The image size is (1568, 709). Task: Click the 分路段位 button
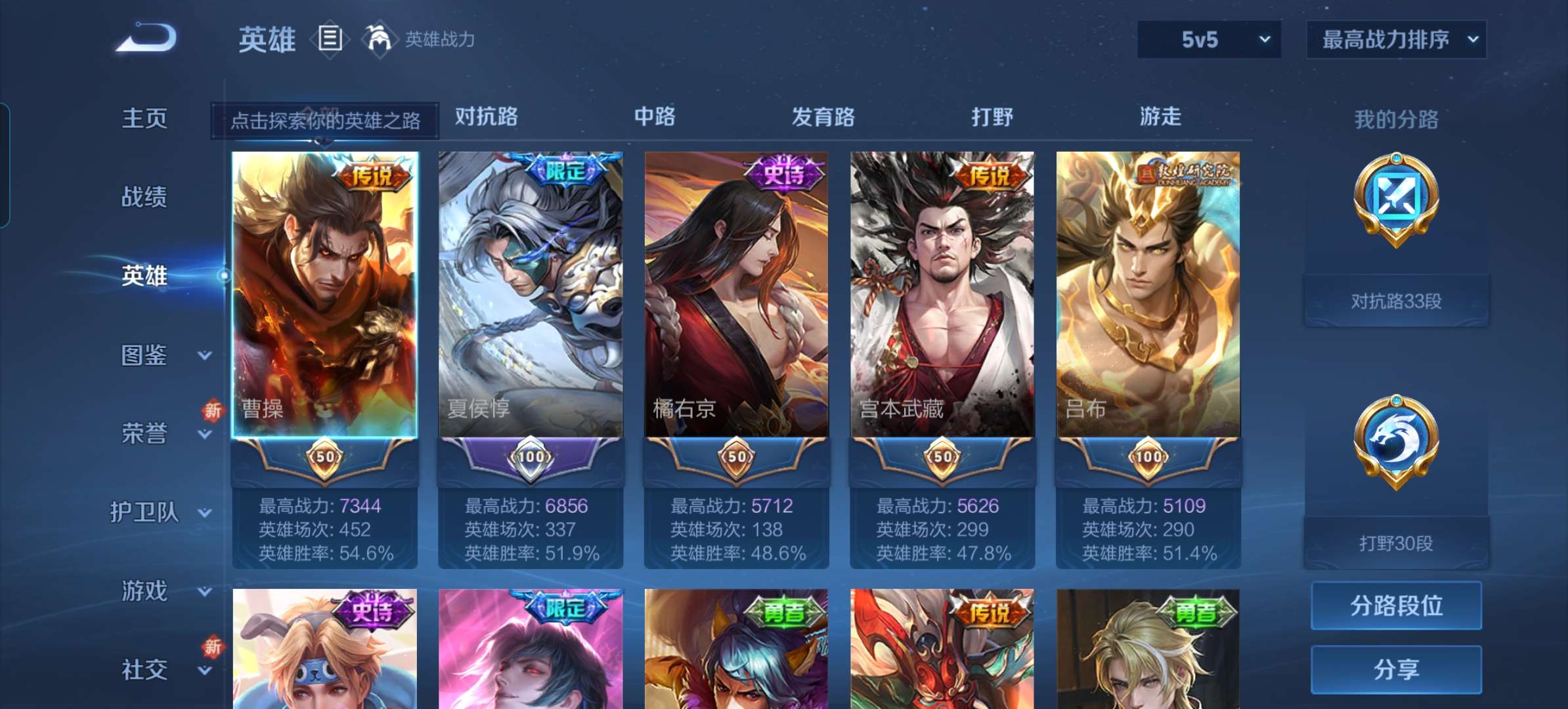[x=1396, y=606]
